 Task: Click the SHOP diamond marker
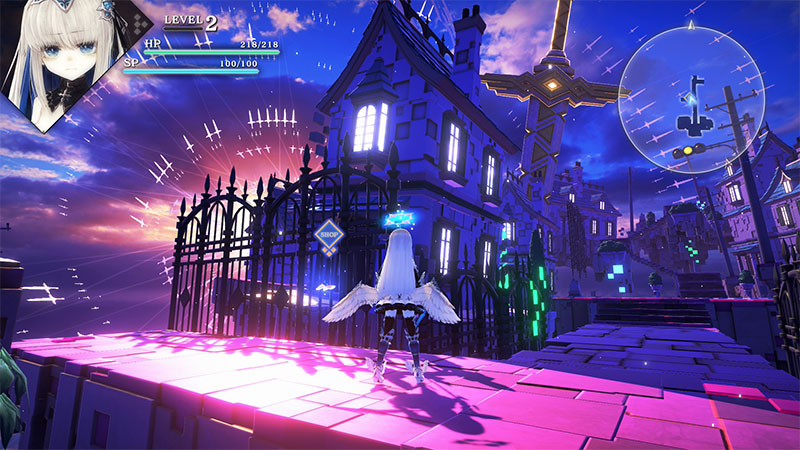tap(329, 236)
